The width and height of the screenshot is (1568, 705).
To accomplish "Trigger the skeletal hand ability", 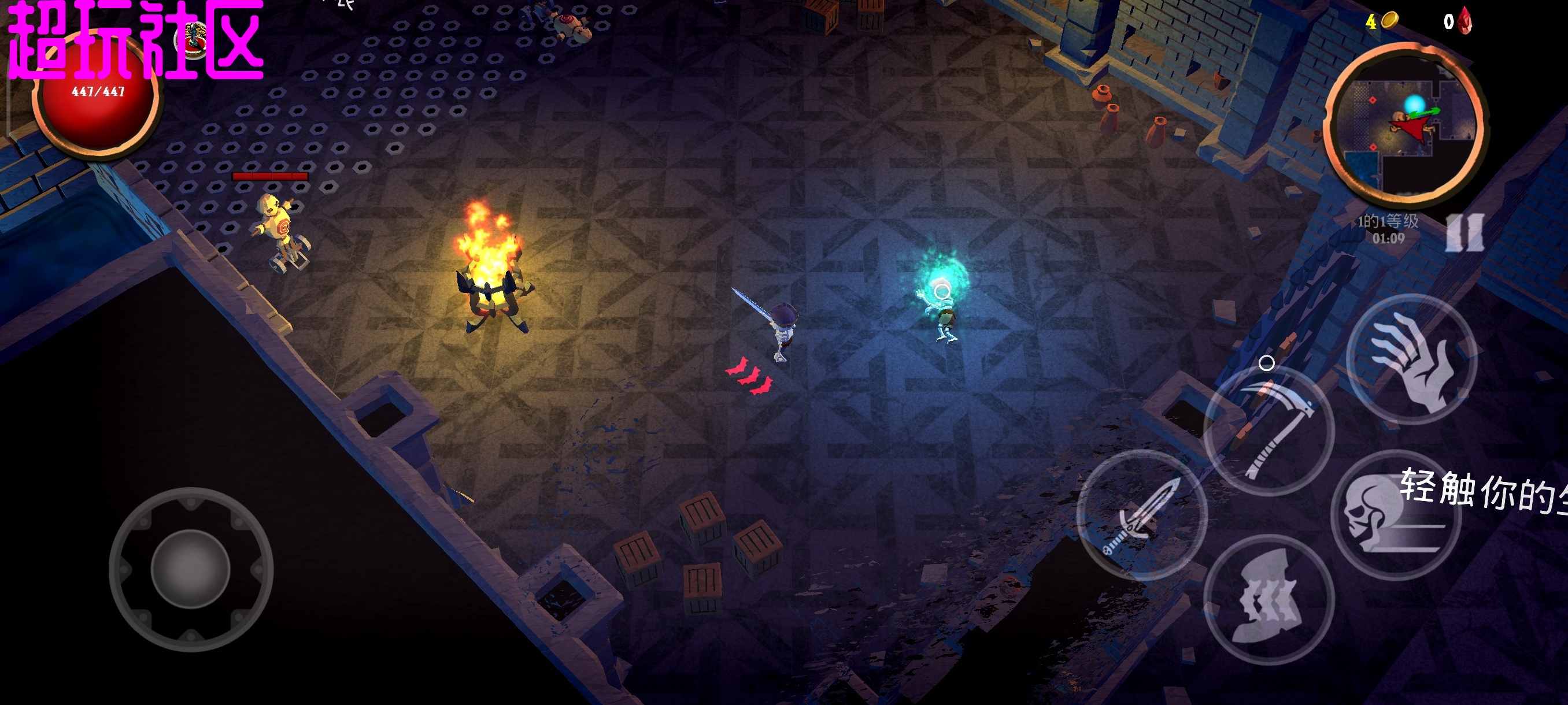I will (1412, 360).
